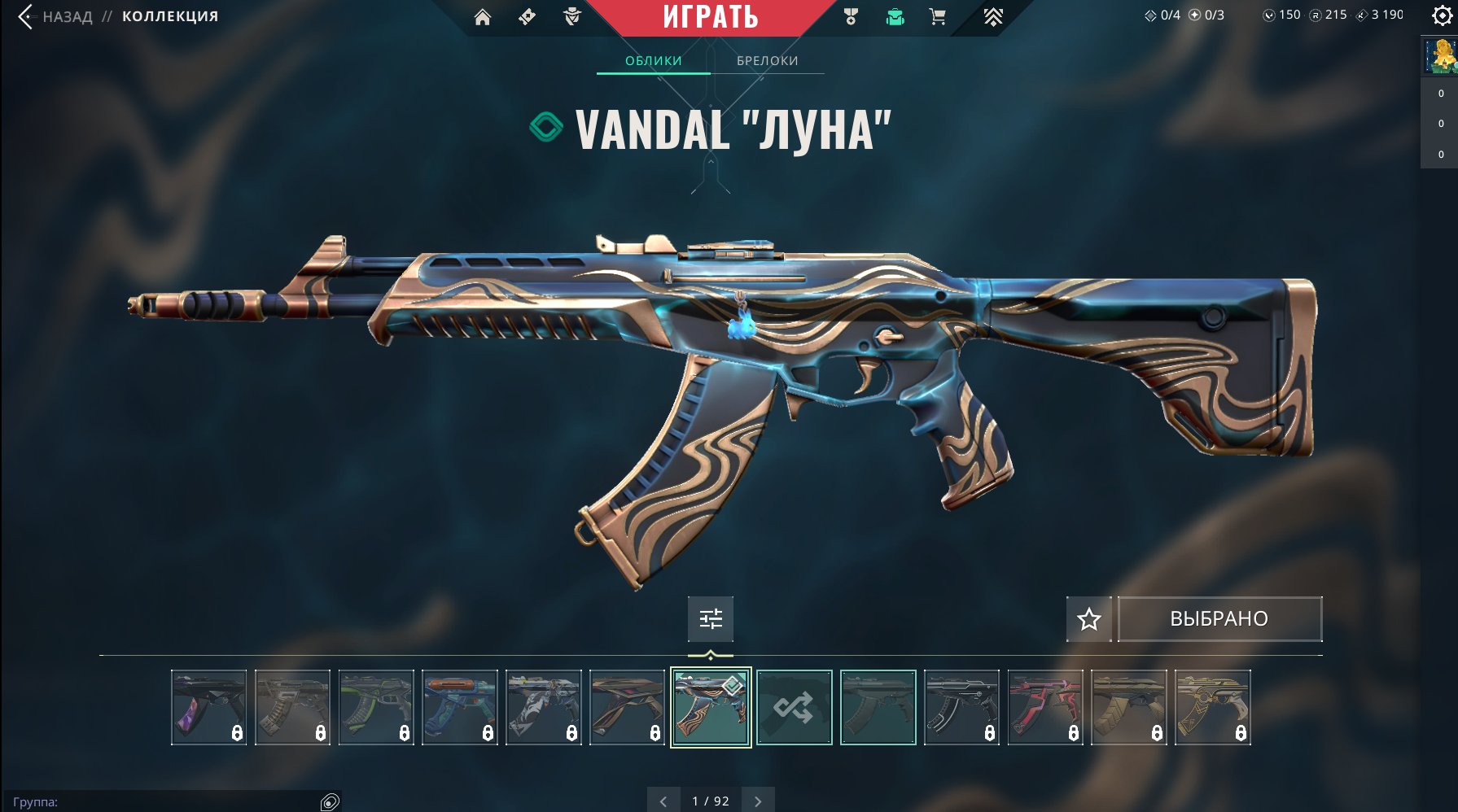Open the home screen icon
The image size is (1458, 812).
pyautogui.click(x=484, y=17)
